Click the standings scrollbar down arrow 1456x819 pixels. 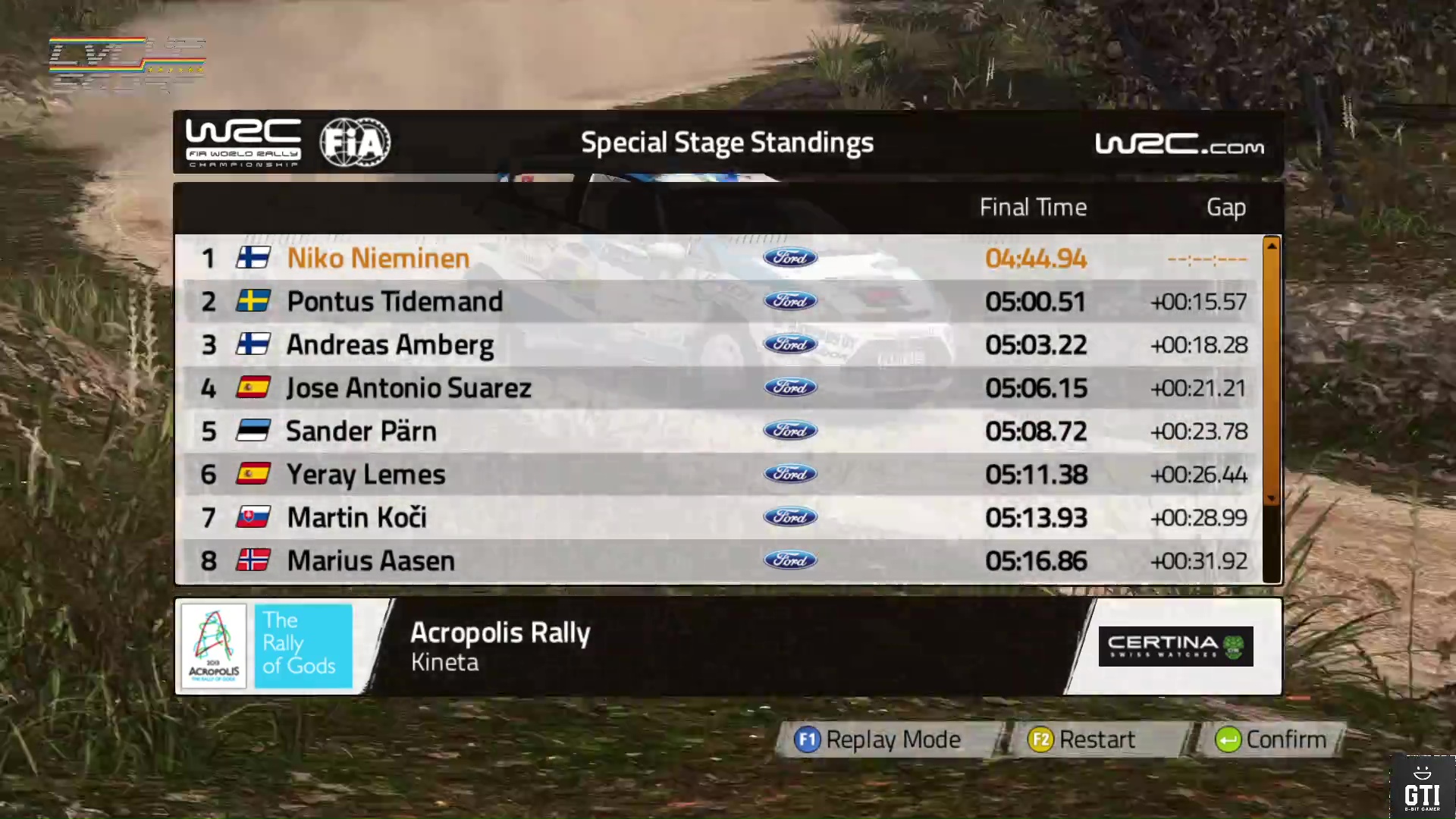click(1272, 498)
